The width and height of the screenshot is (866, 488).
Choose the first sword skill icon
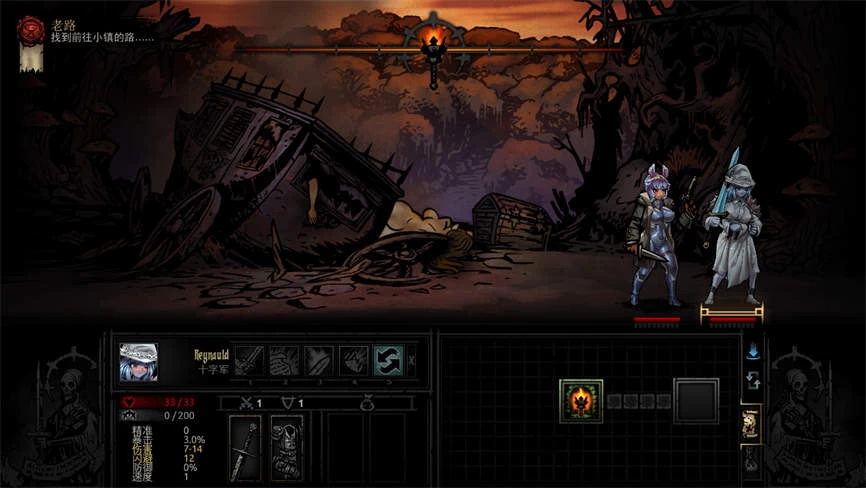(249, 360)
